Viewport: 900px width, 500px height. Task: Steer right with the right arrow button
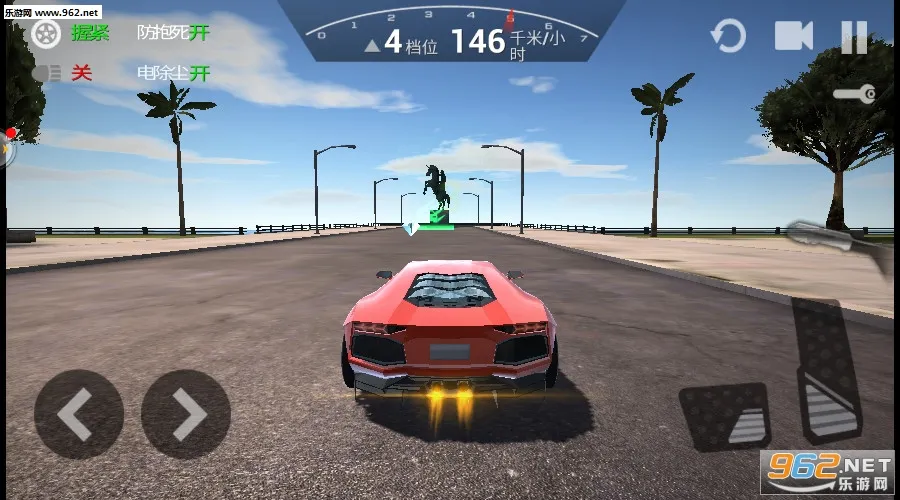[x=186, y=413]
